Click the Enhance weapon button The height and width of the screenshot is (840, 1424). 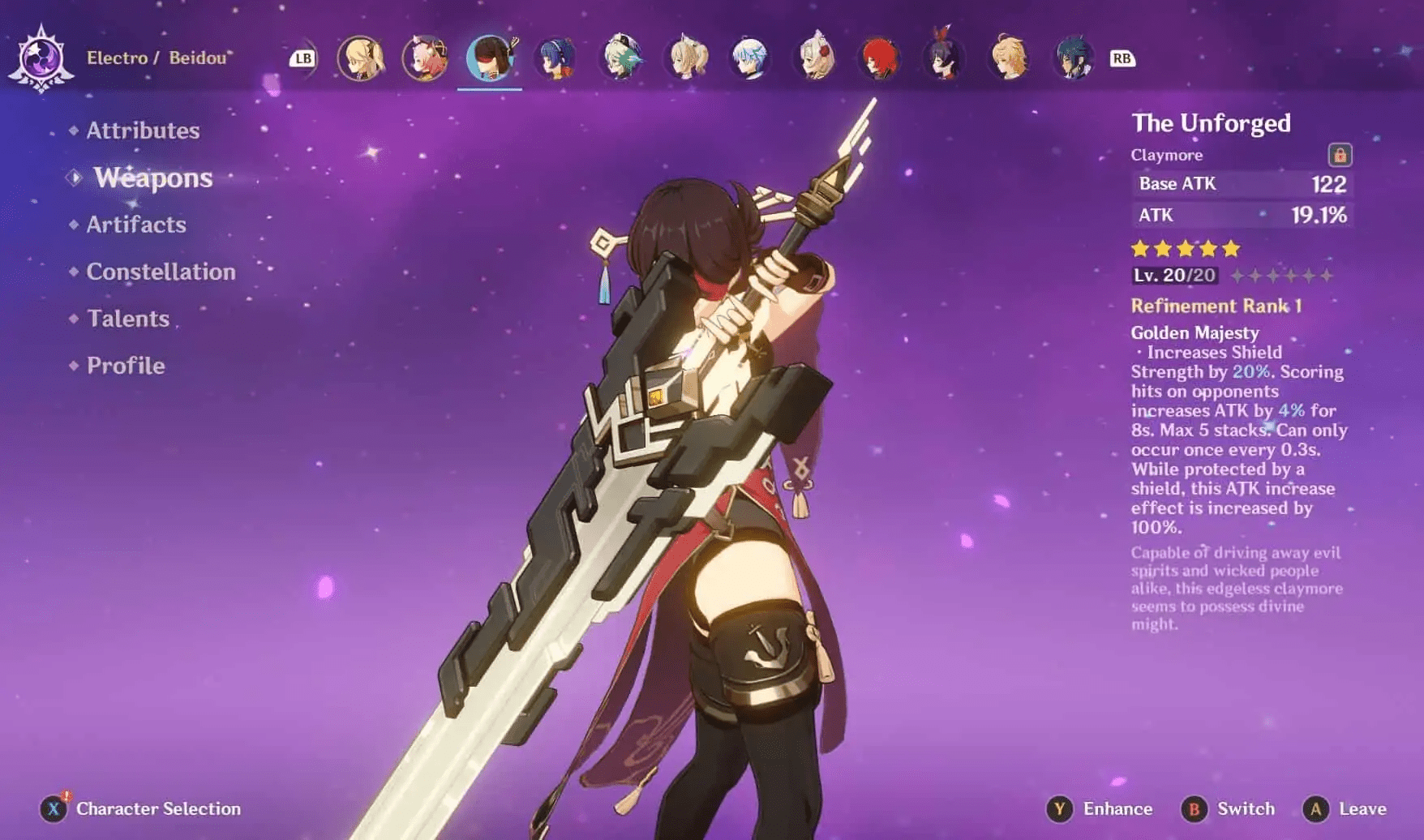click(x=1100, y=808)
